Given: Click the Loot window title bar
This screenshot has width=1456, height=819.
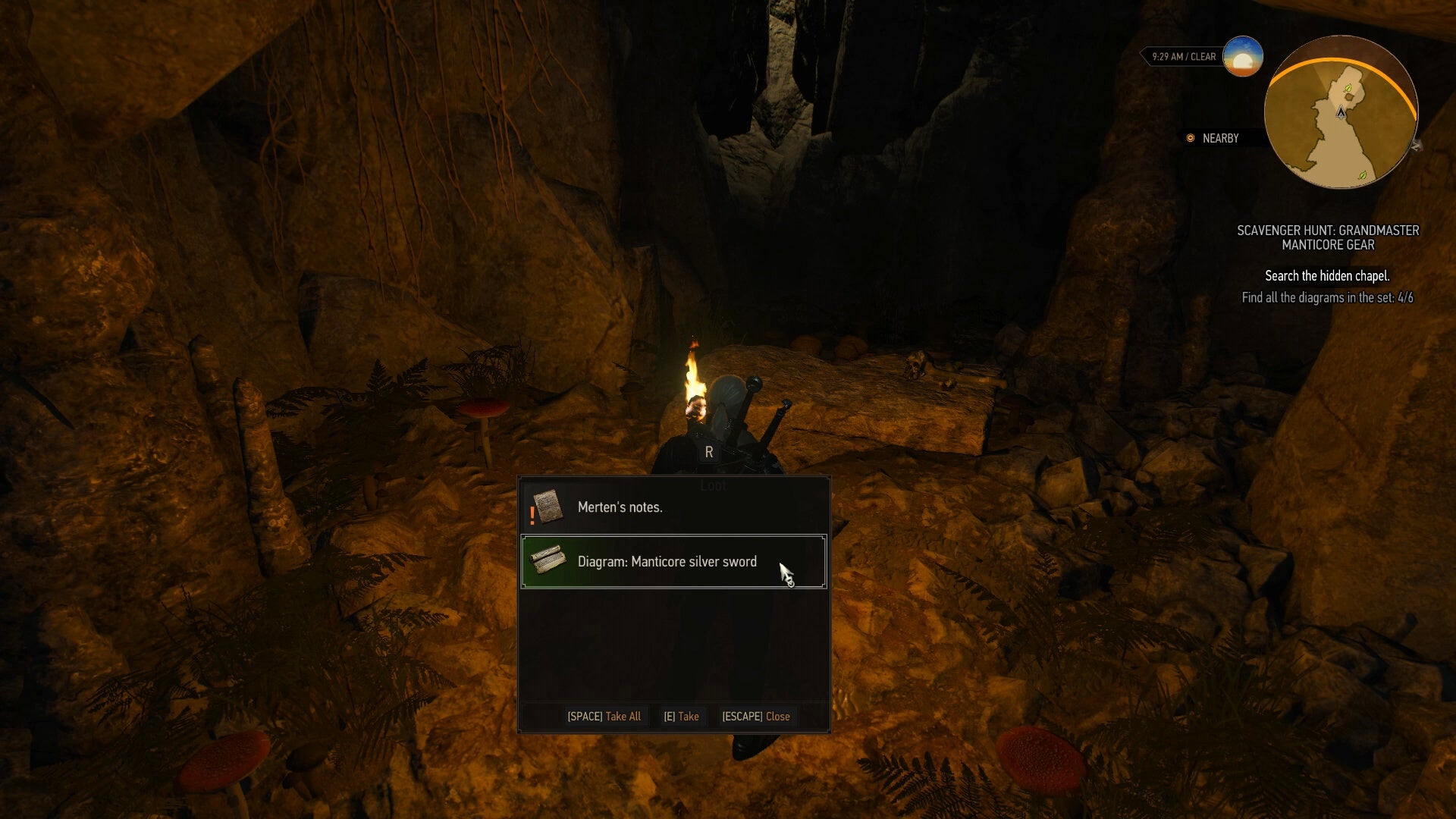Looking at the screenshot, I should (711, 485).
